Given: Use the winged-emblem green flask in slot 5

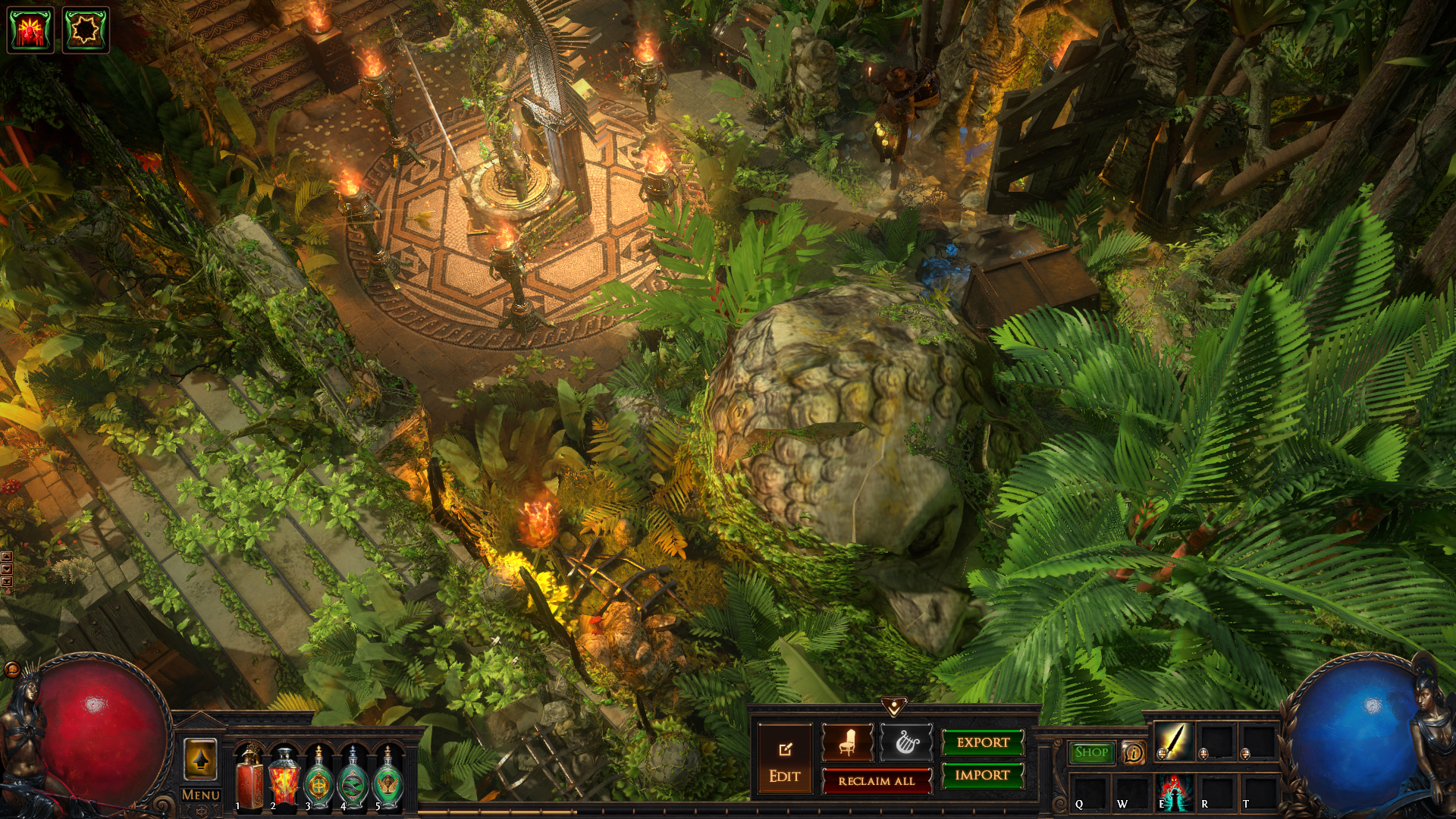Looking at the screenshot, I should pyautogui.click(x=388, y=777).
